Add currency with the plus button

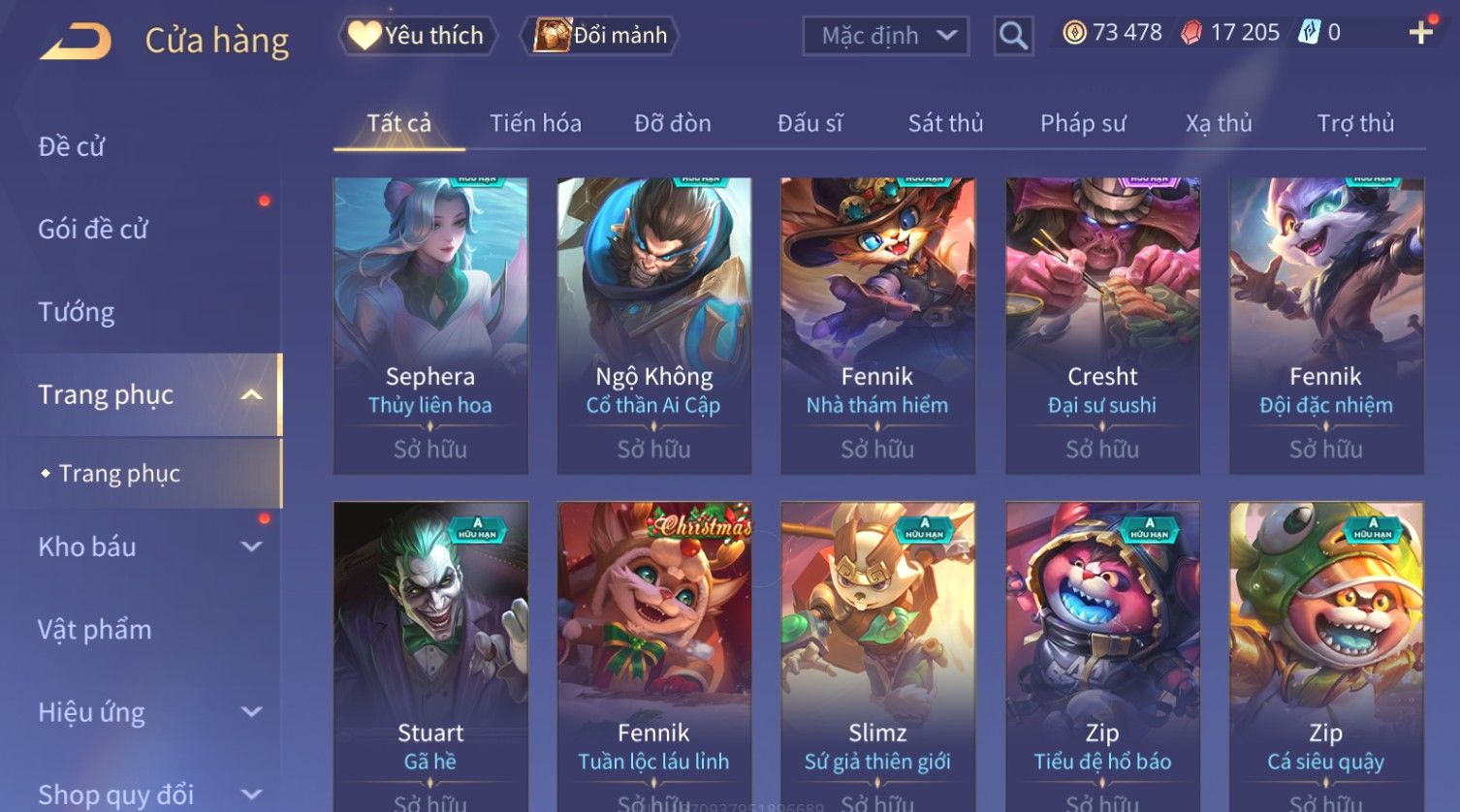(1420, 33)
